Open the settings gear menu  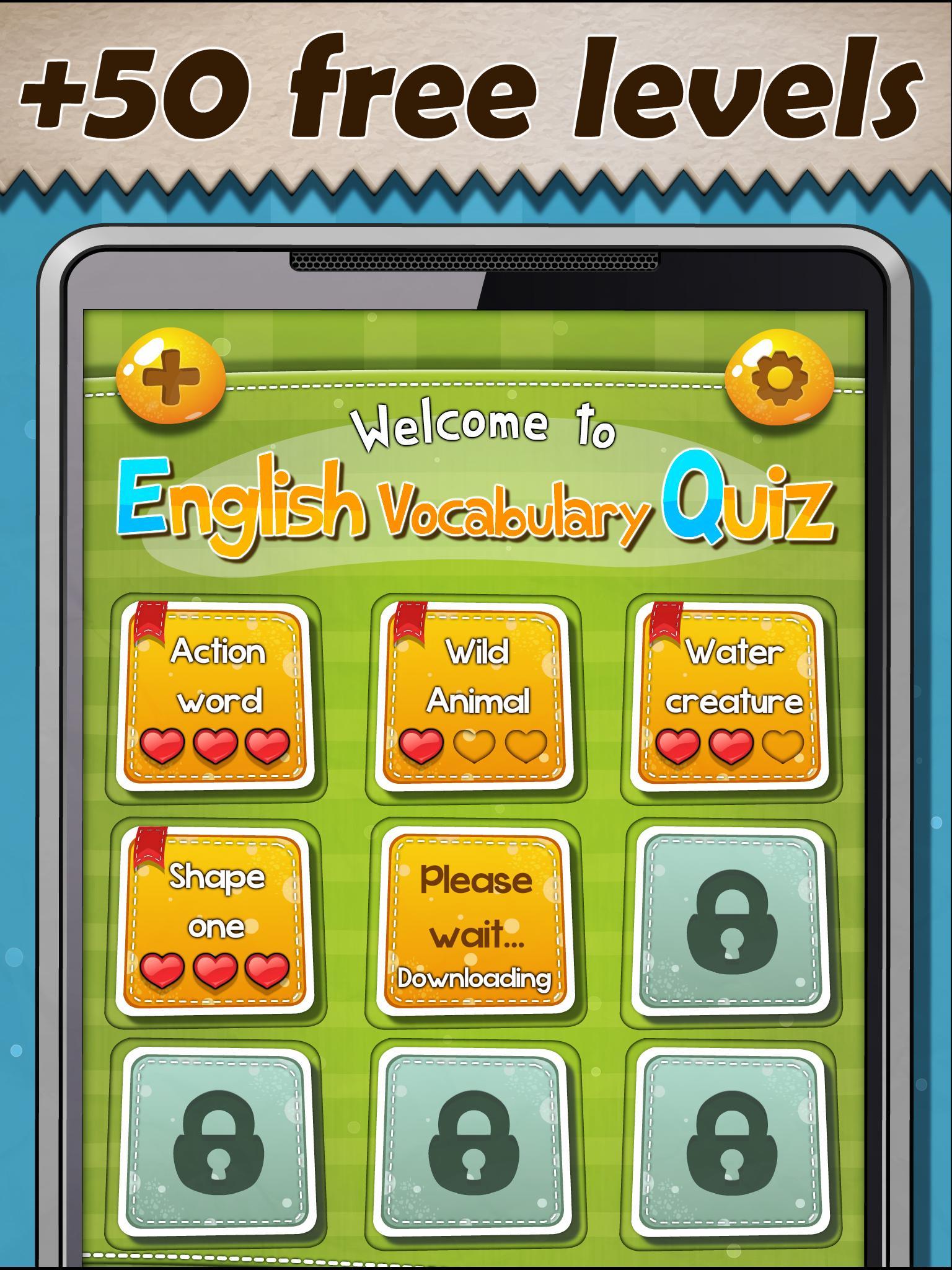(780, 377)
